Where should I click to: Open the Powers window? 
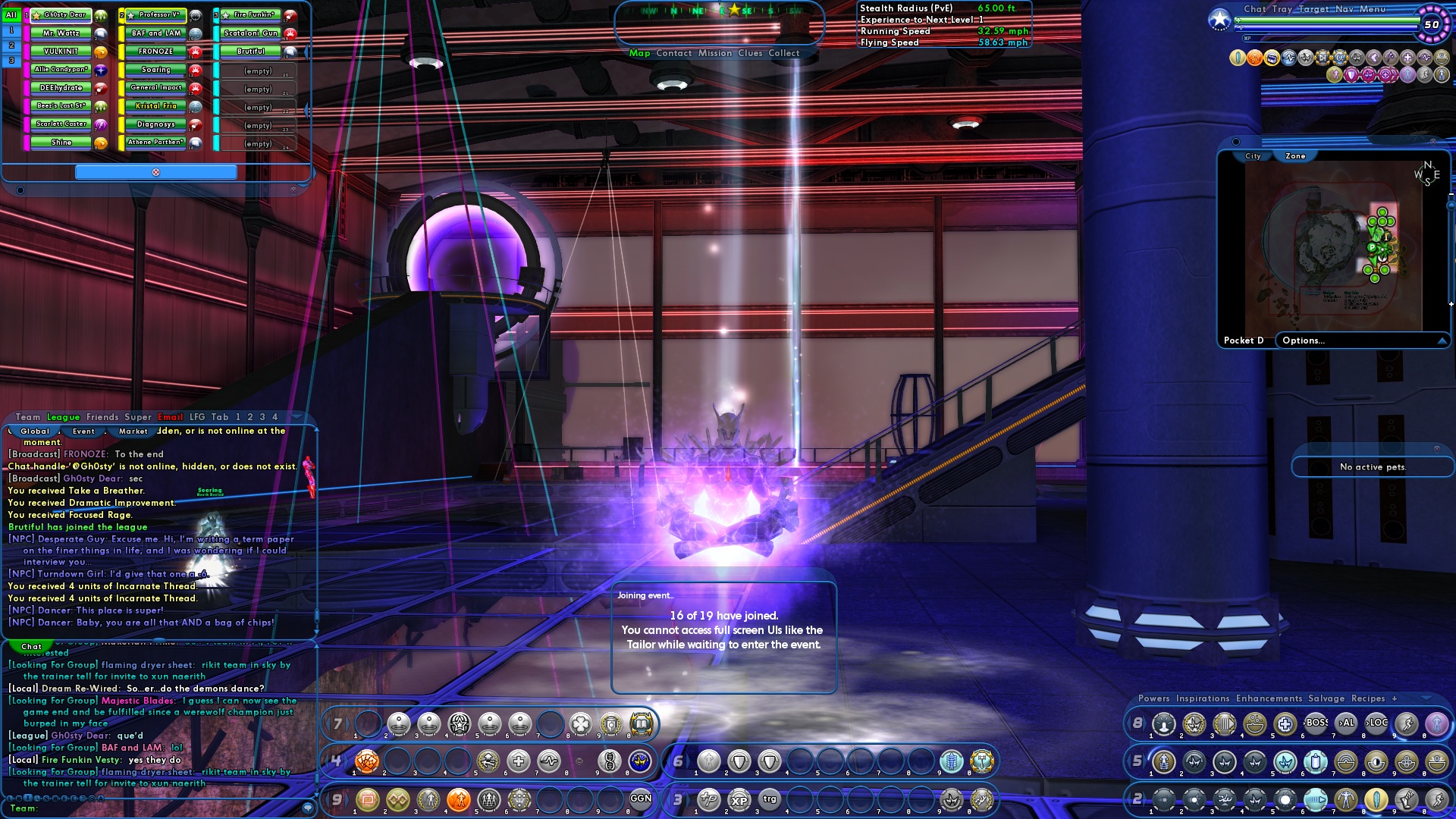click(1153, 698)
